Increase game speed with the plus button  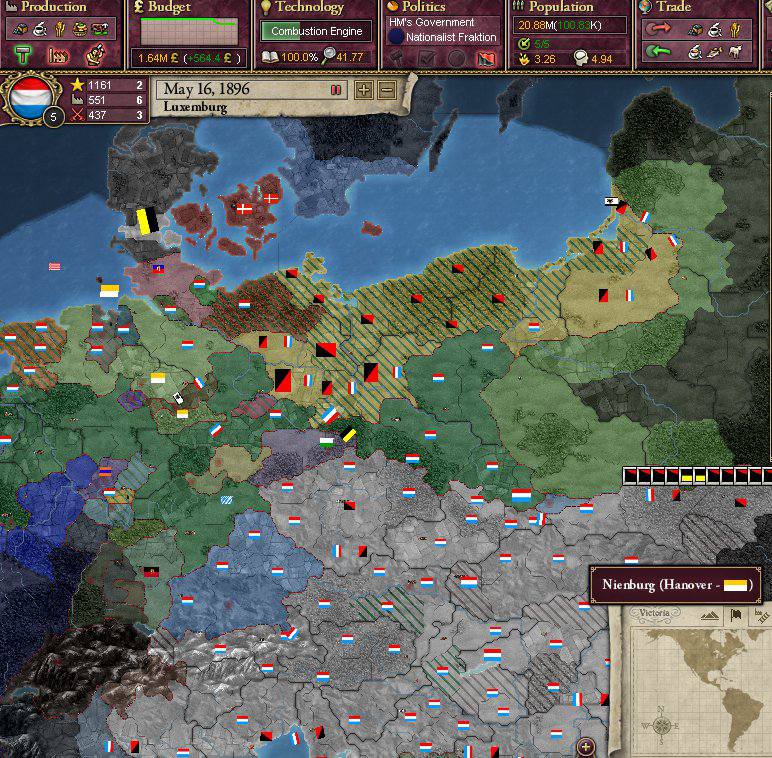(364, 90)
